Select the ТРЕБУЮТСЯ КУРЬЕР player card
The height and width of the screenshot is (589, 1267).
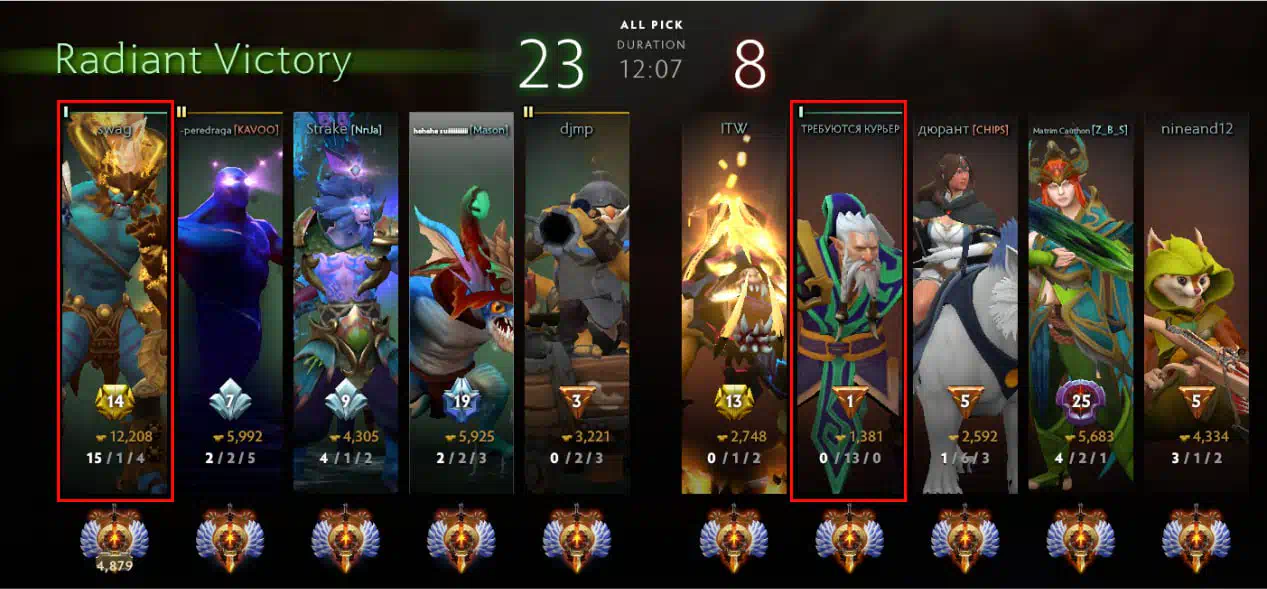[848, 300]
